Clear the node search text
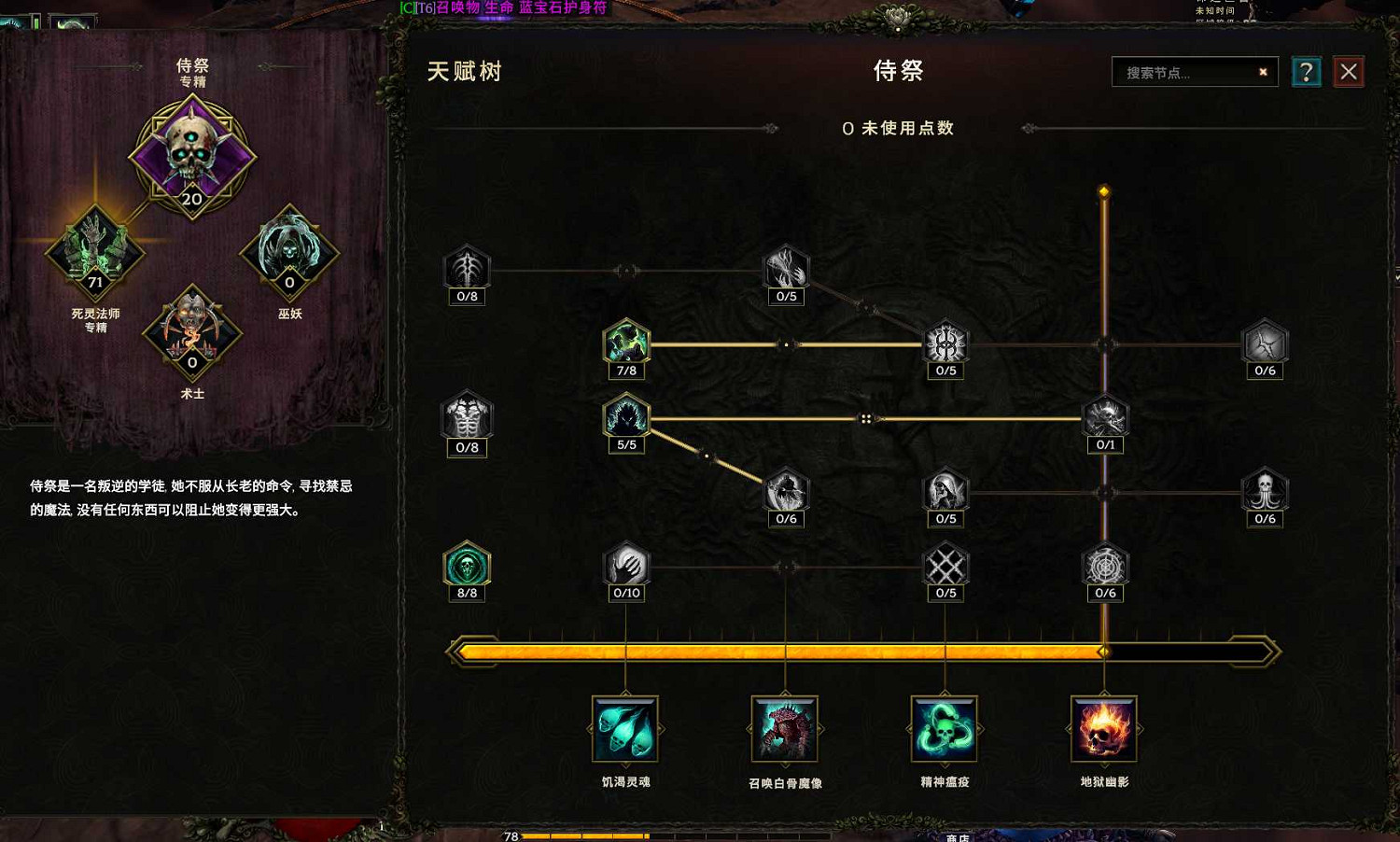 coord(1262,72)
